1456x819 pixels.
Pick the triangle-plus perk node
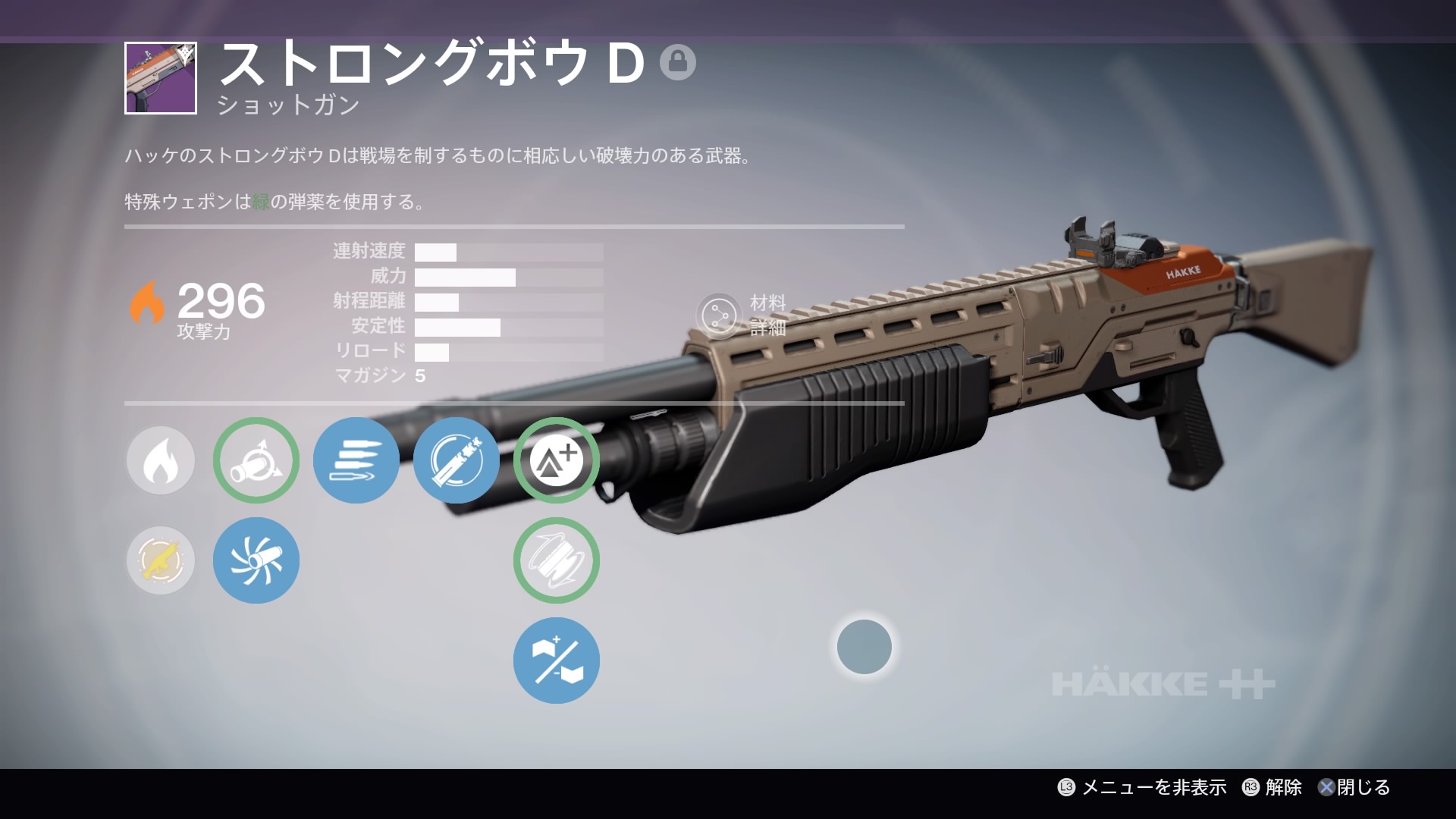tap(557, 460)
